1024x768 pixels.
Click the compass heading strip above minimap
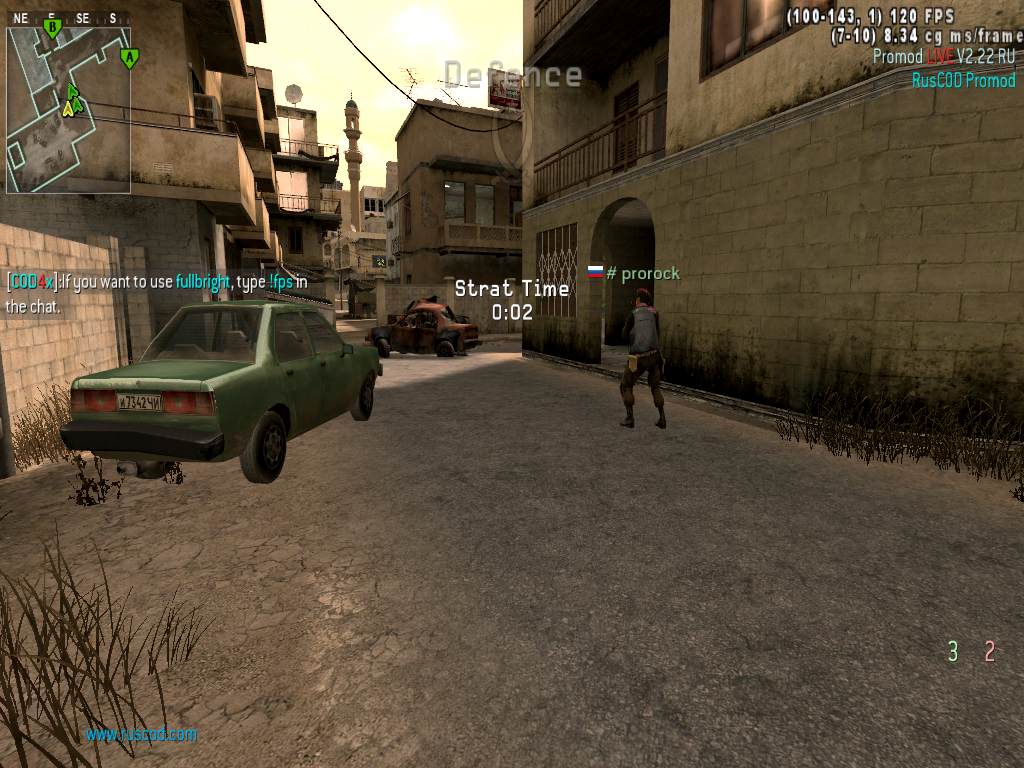[x=68, y=18]
